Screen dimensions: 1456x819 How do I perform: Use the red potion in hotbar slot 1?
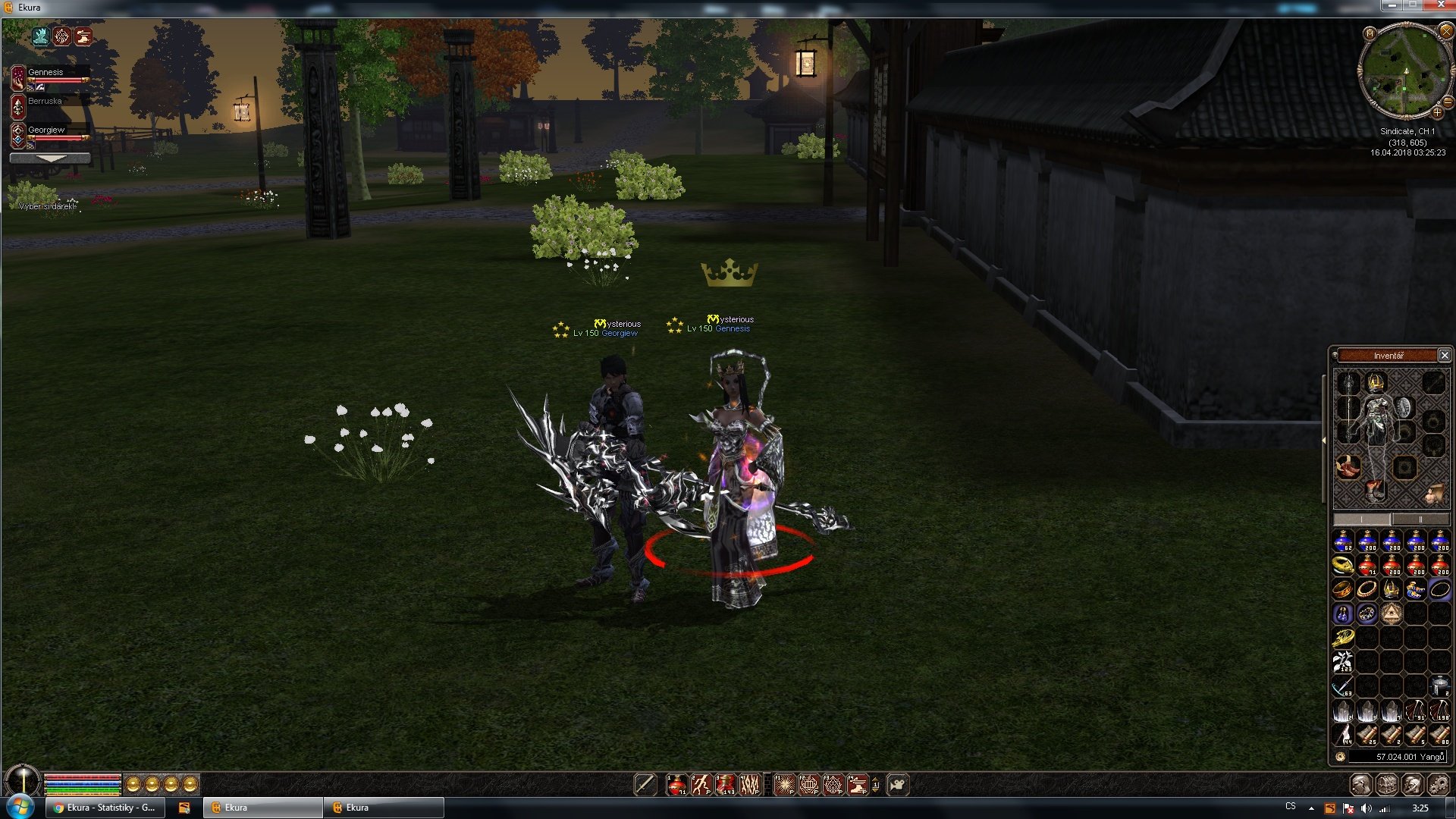676,785
